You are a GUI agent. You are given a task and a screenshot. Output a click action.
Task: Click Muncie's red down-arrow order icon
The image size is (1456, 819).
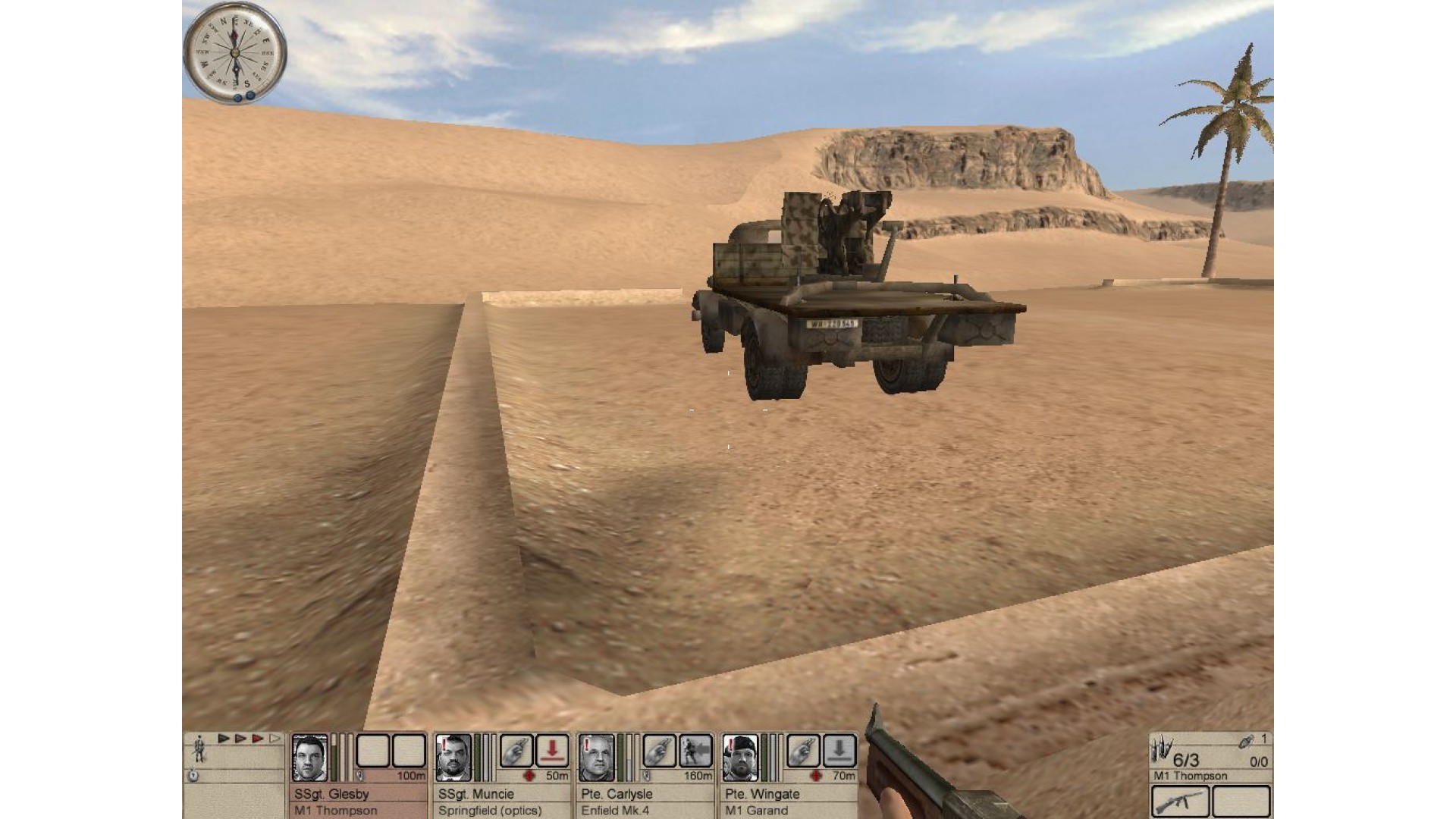click(552, 751)
